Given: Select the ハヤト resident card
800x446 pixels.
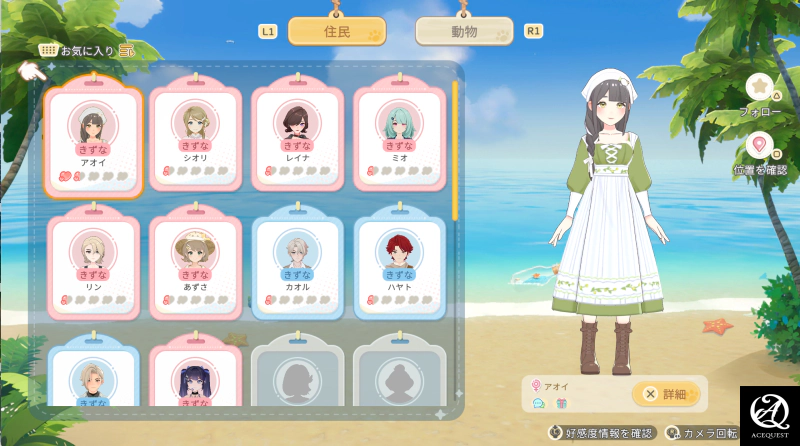Looking at the screenshot, I should (399, 263).
